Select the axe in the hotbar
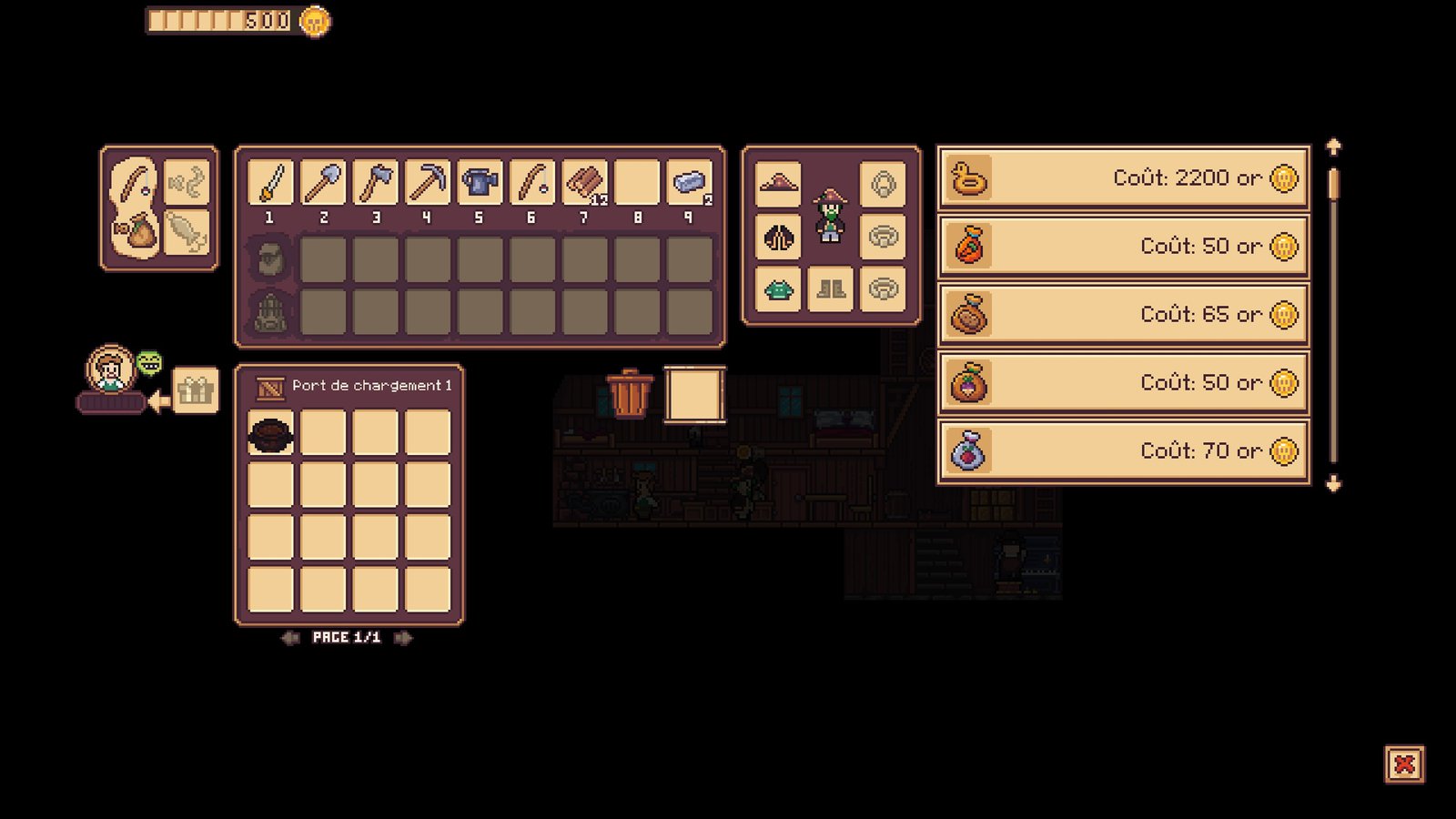Screen dimensions: 1456x819 [375, 183]
